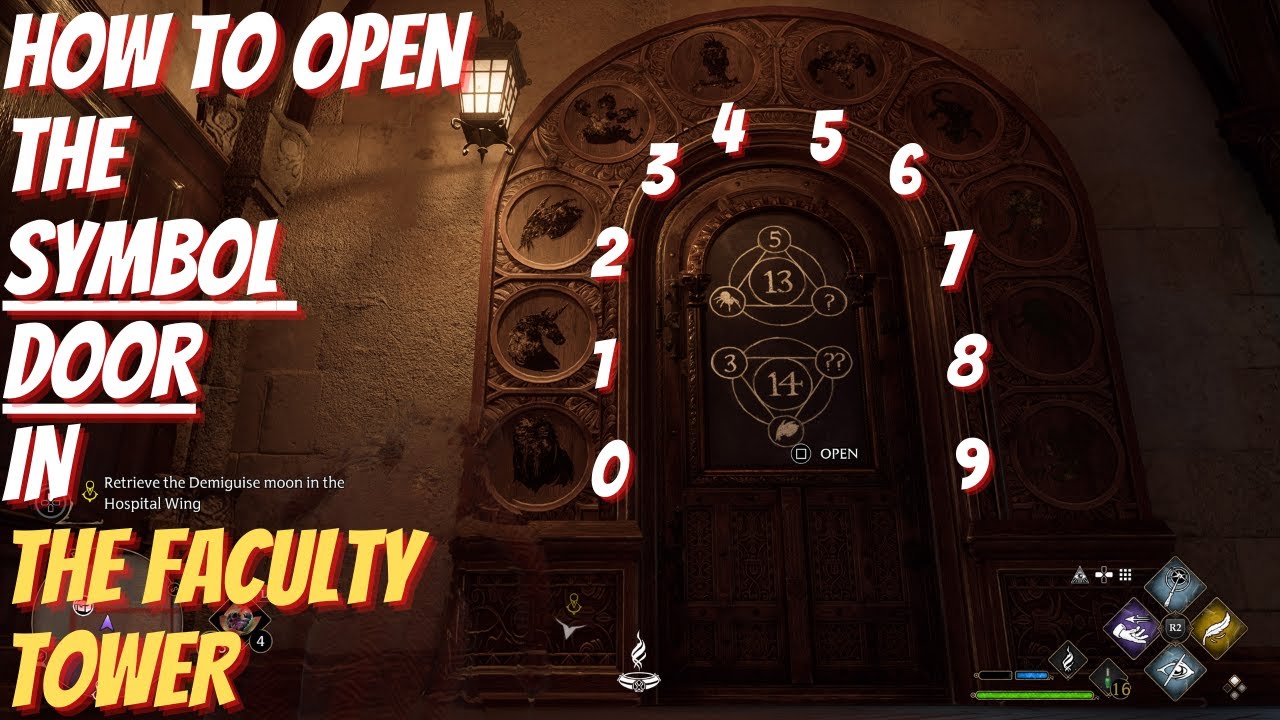The height and width of the screenshot is (720, 1280).
Task: Click the R2 cast prompt in spell wheel
Action: (1174, 626)
